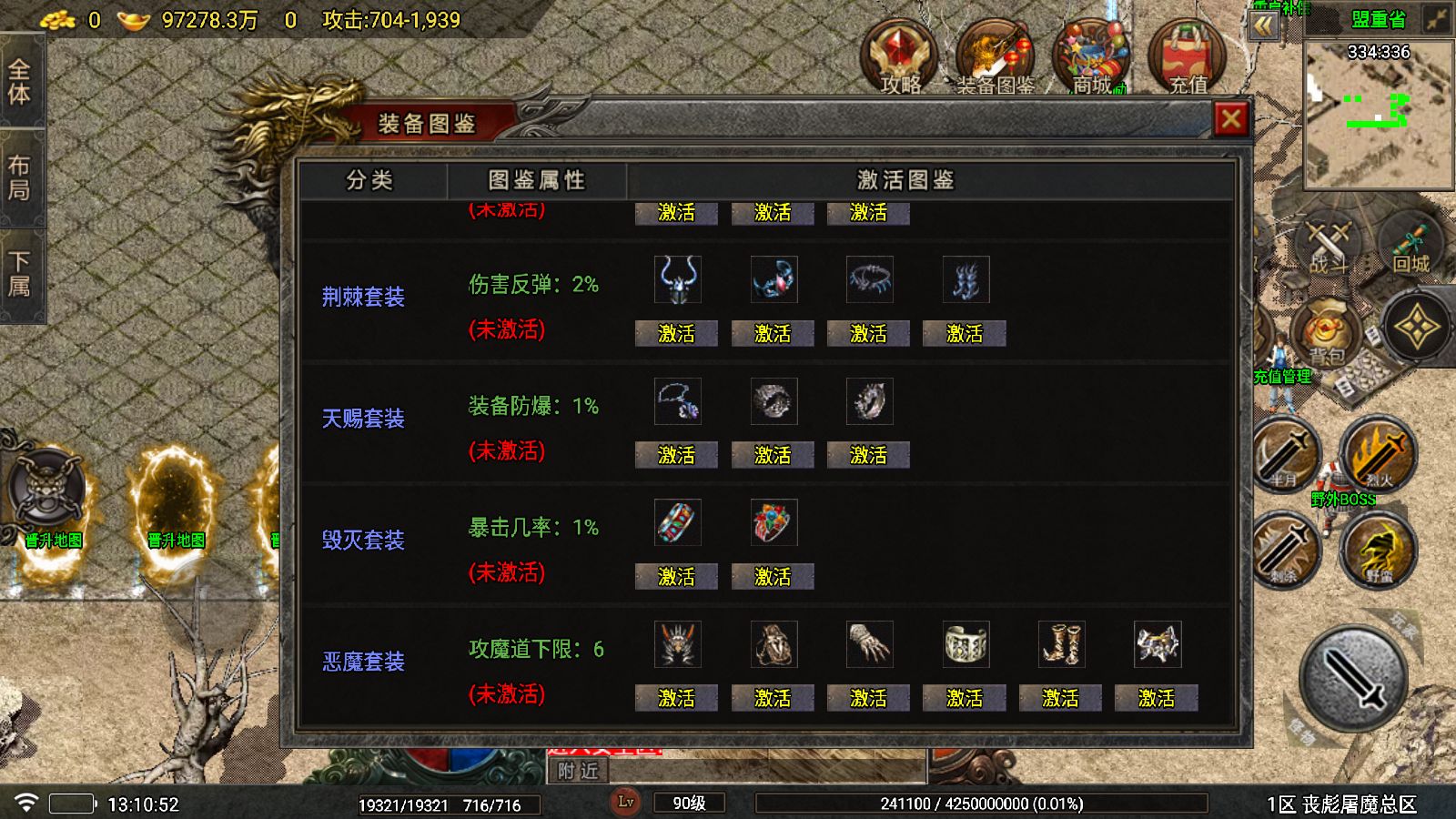Switch to the 附近 nearby chat tab
The height and width of the screenshot is (819, 1456).
(x=580, y=772)
